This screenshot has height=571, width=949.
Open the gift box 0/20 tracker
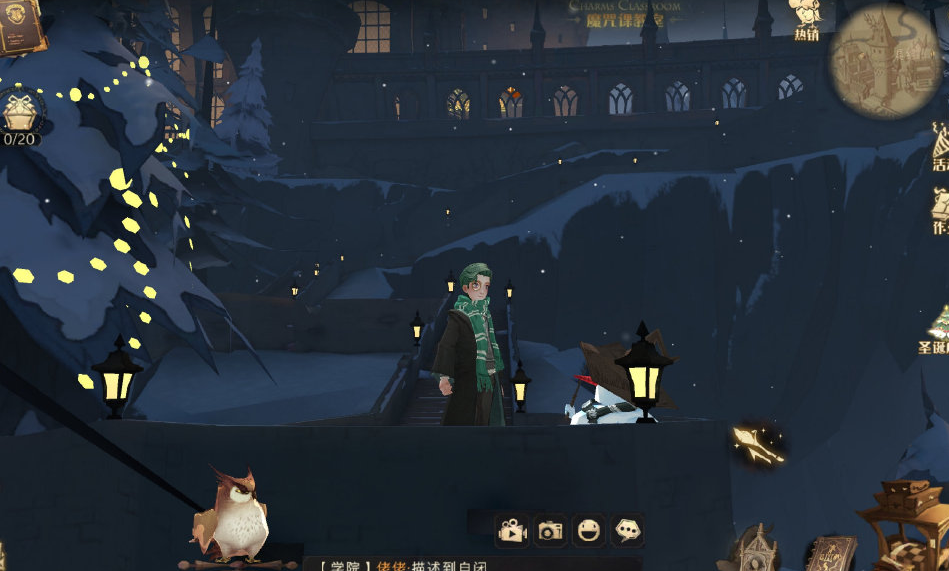tap(19, 115)
